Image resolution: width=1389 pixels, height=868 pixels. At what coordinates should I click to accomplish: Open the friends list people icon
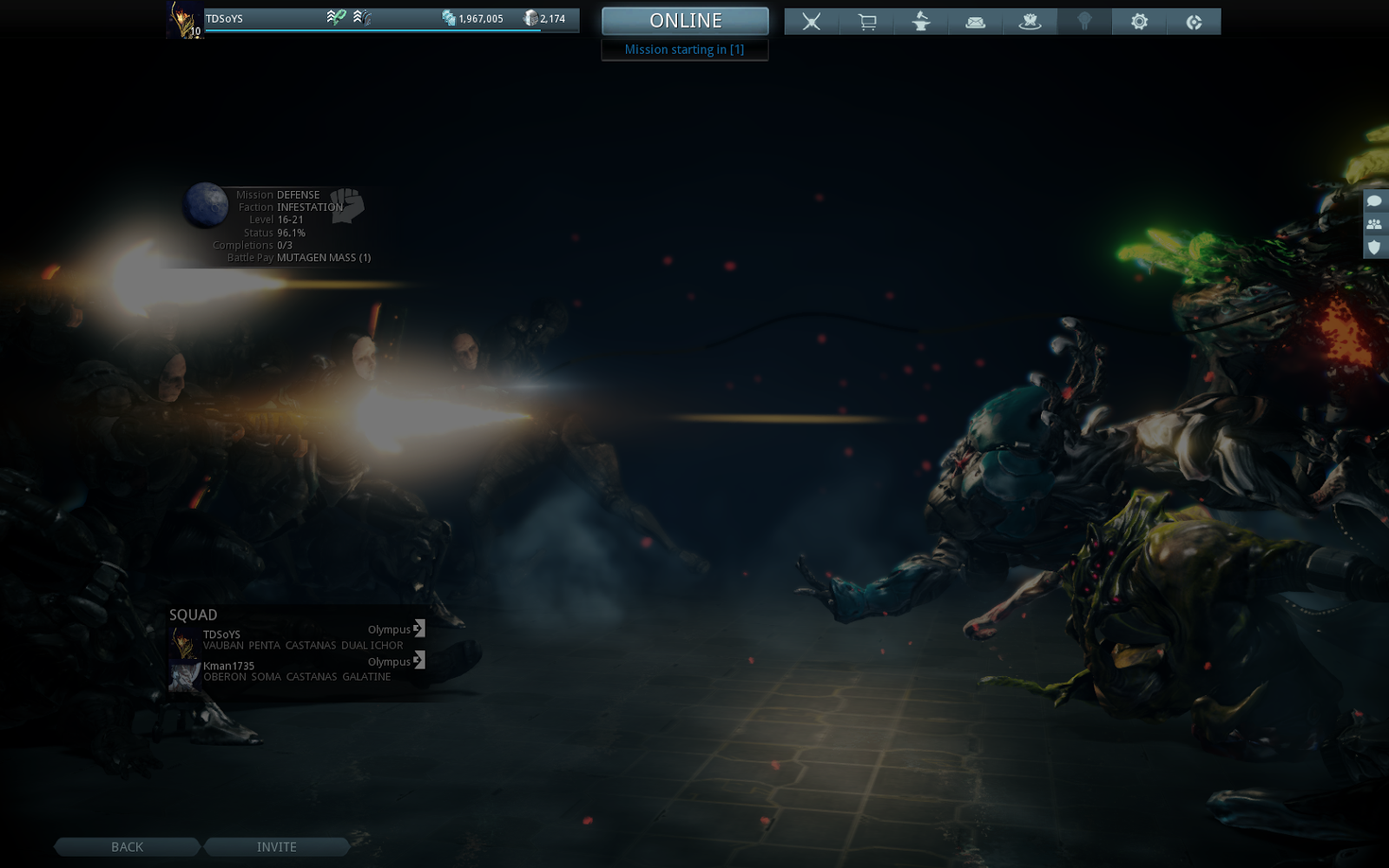[1374, 226]
